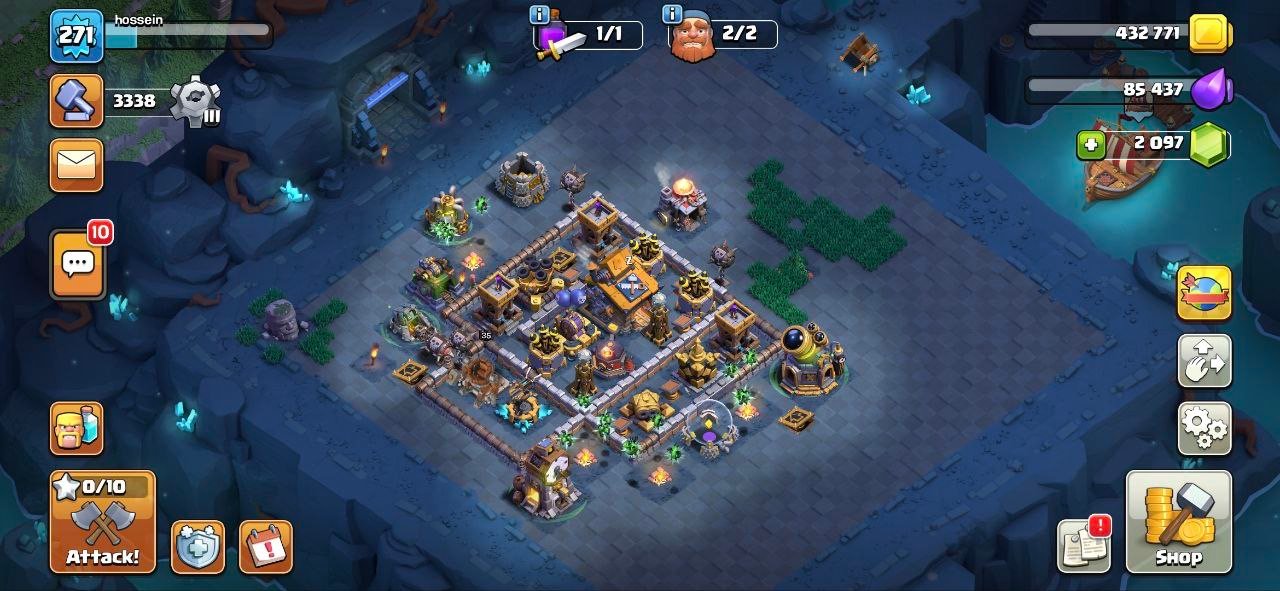The height and width of the screenshot is (591, 1280).
Task: Open the notes list with red alert
Action: point(1084,547)
